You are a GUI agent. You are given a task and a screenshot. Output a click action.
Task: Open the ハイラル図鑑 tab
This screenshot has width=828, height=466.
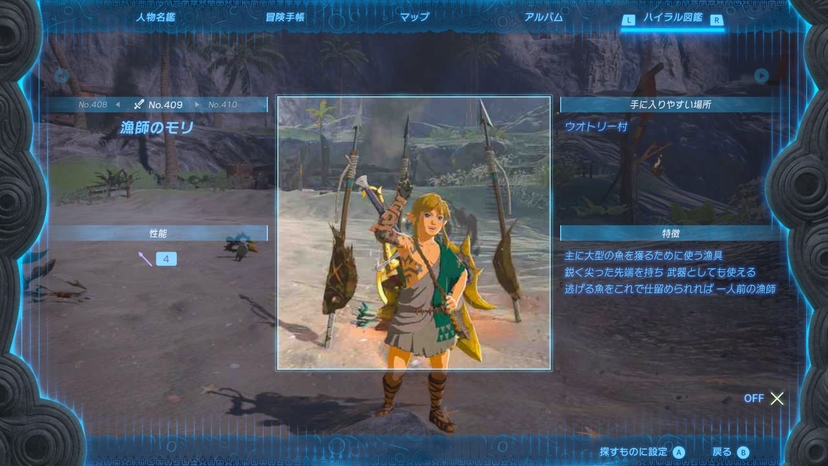[x=672, y=18]
